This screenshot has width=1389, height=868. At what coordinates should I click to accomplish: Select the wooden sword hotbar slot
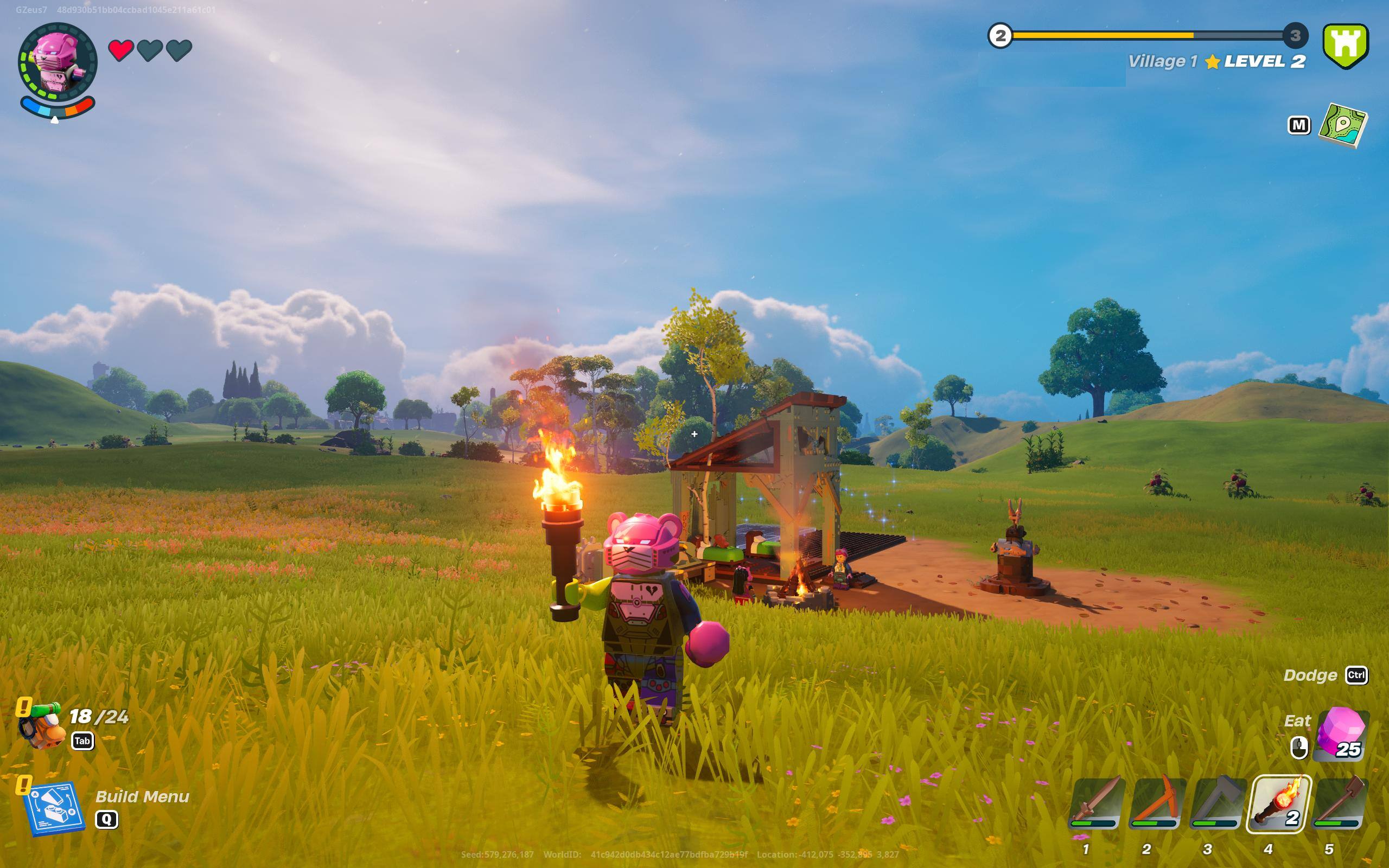(1095, 803)
